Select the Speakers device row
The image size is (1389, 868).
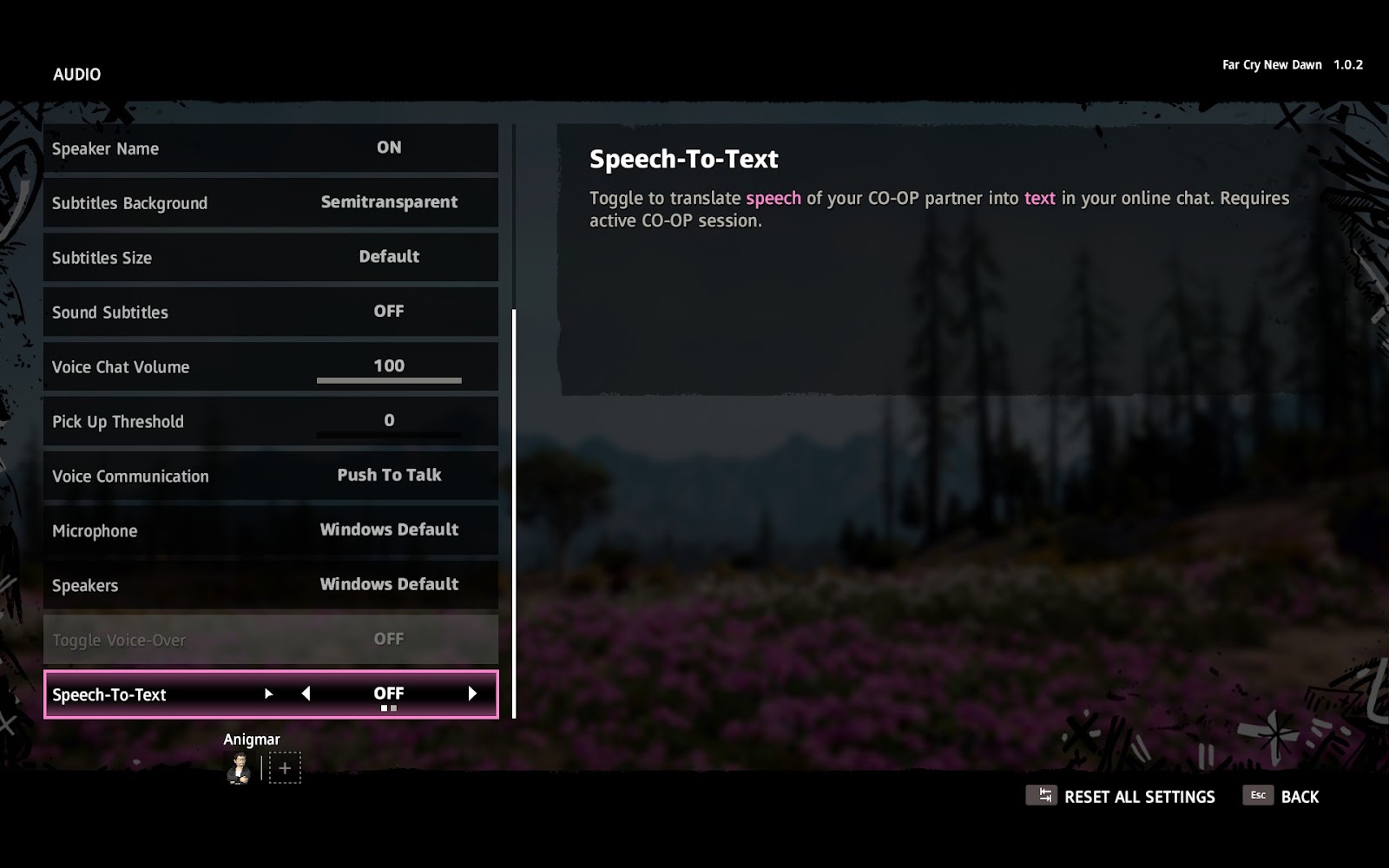coord(270,585)
